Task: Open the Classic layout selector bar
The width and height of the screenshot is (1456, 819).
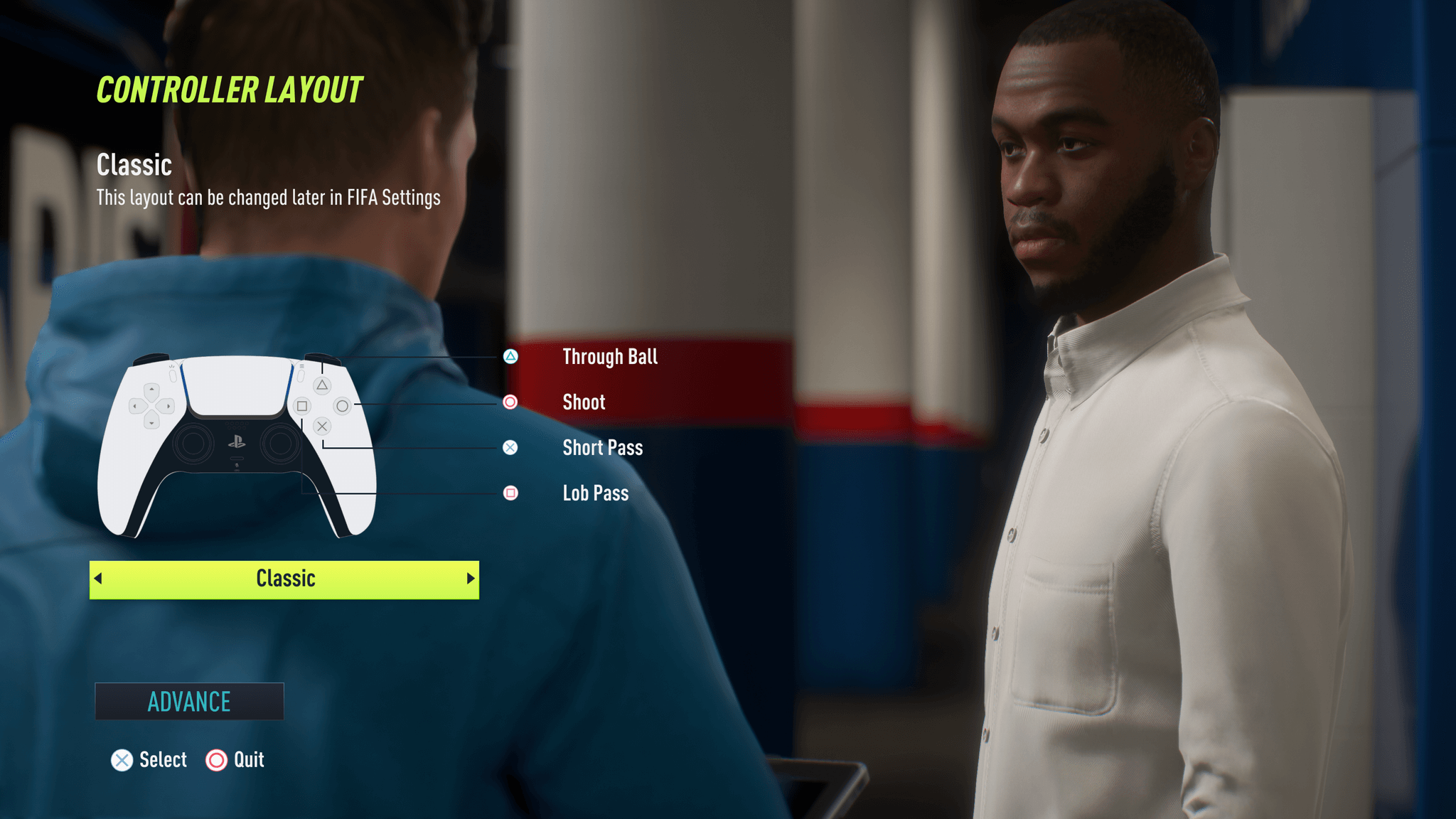Action: click(284, 579)
